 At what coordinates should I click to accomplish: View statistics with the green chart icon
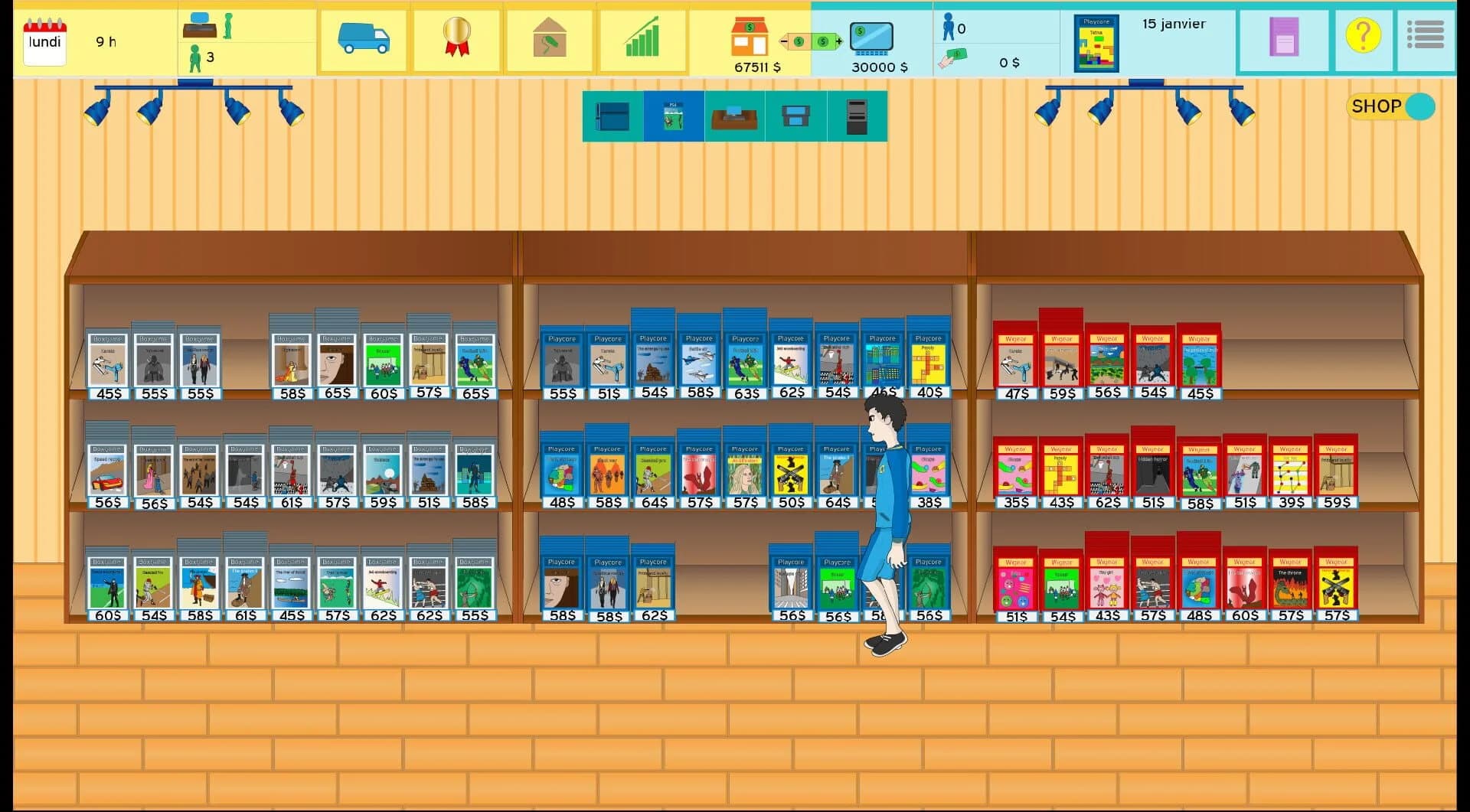click(x=643, y=40)
